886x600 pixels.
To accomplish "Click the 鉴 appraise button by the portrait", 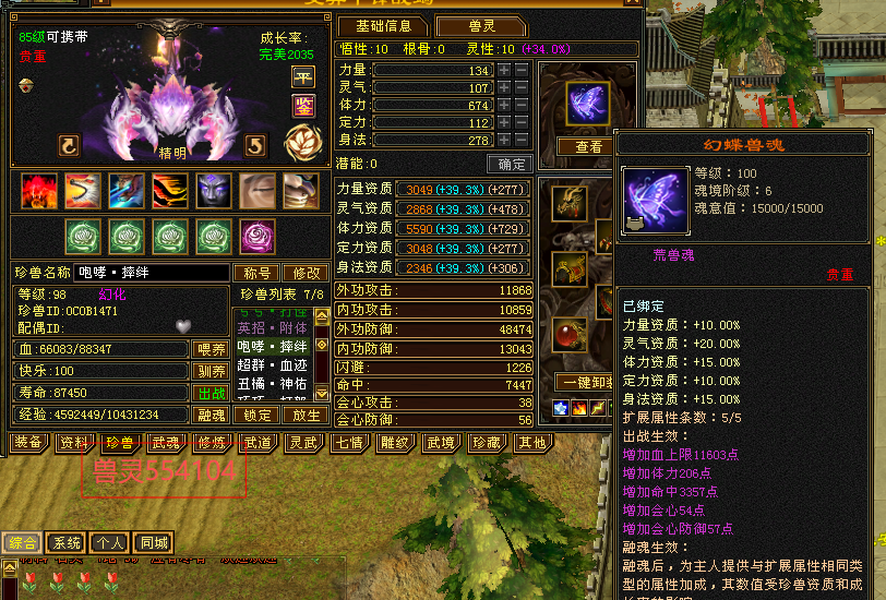I will pos(303,105).
